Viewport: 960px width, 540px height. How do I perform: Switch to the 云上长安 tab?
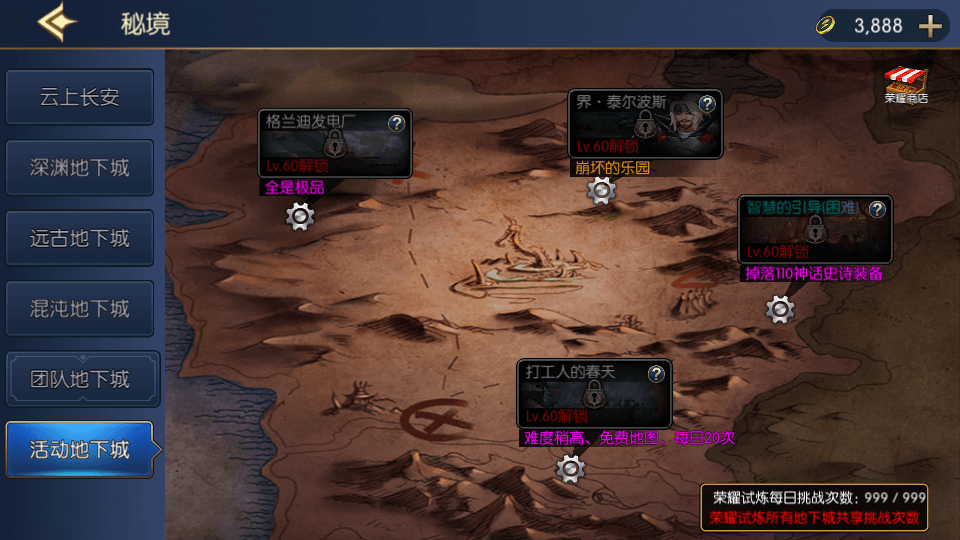pyautogui.click(x=80, y=97)
